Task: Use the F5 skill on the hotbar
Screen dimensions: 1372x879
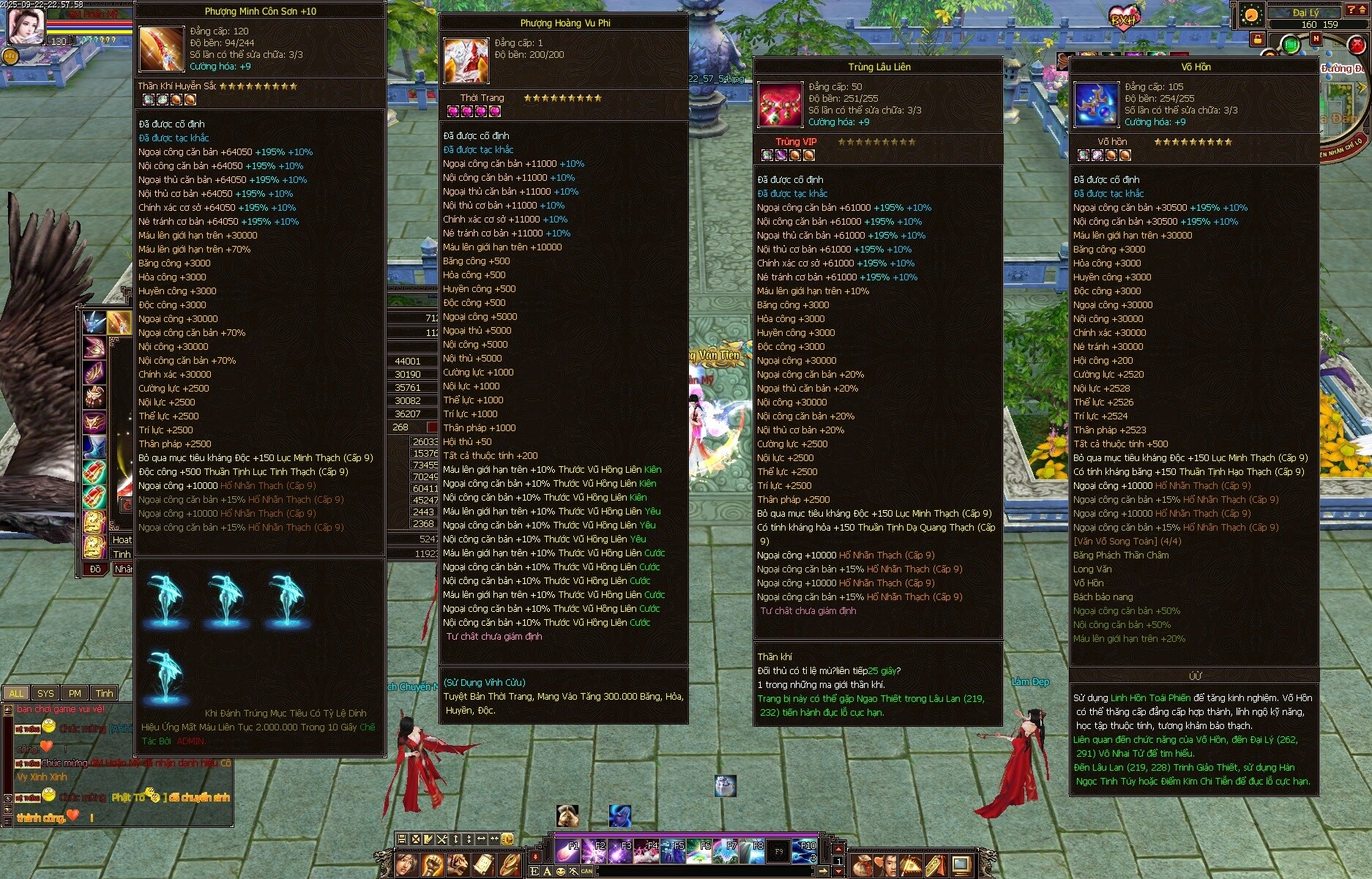Action: pos(672,851)
